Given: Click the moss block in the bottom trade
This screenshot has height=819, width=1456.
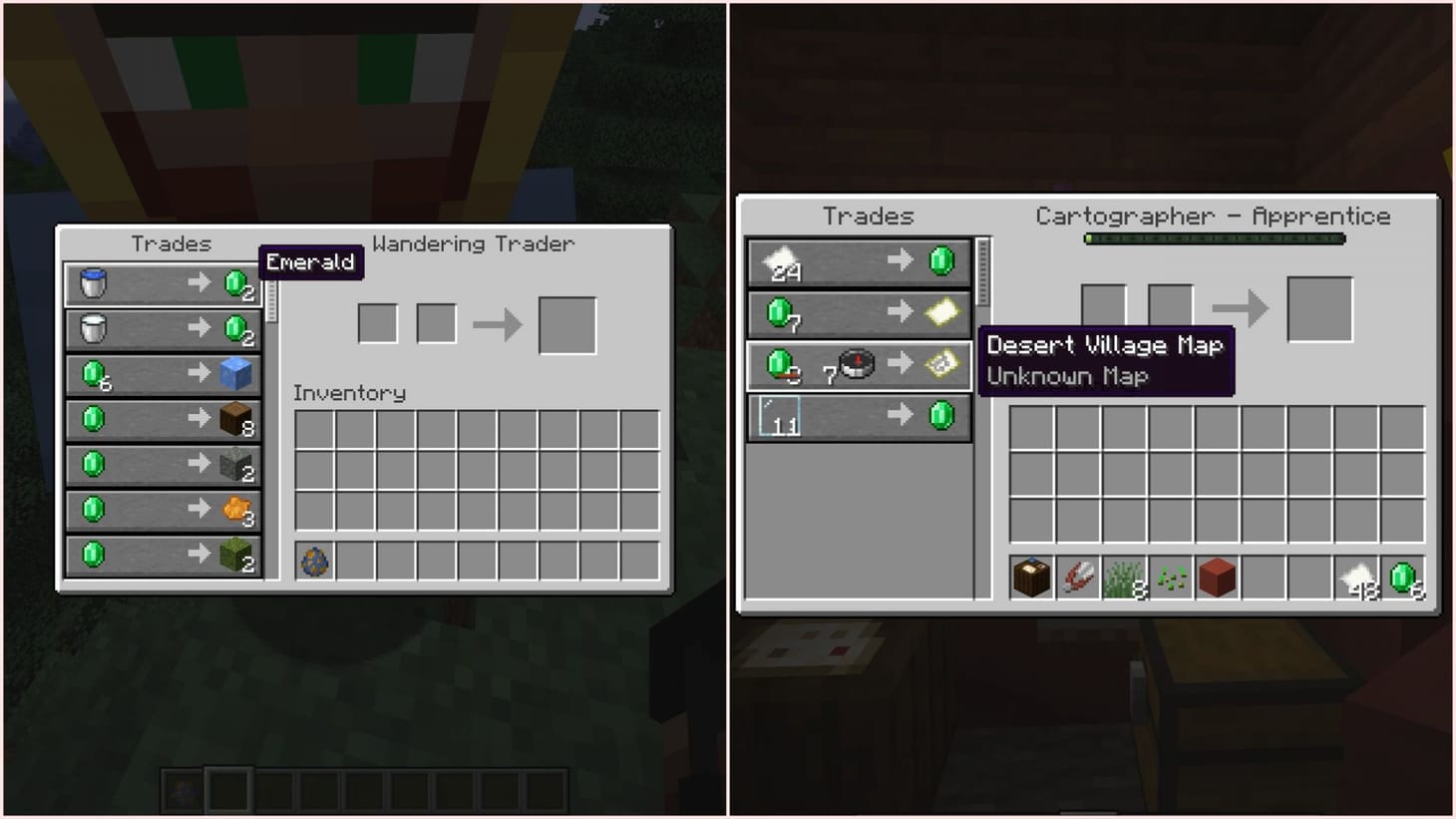Looking at the screenshot, I should (x=236, y=555).
